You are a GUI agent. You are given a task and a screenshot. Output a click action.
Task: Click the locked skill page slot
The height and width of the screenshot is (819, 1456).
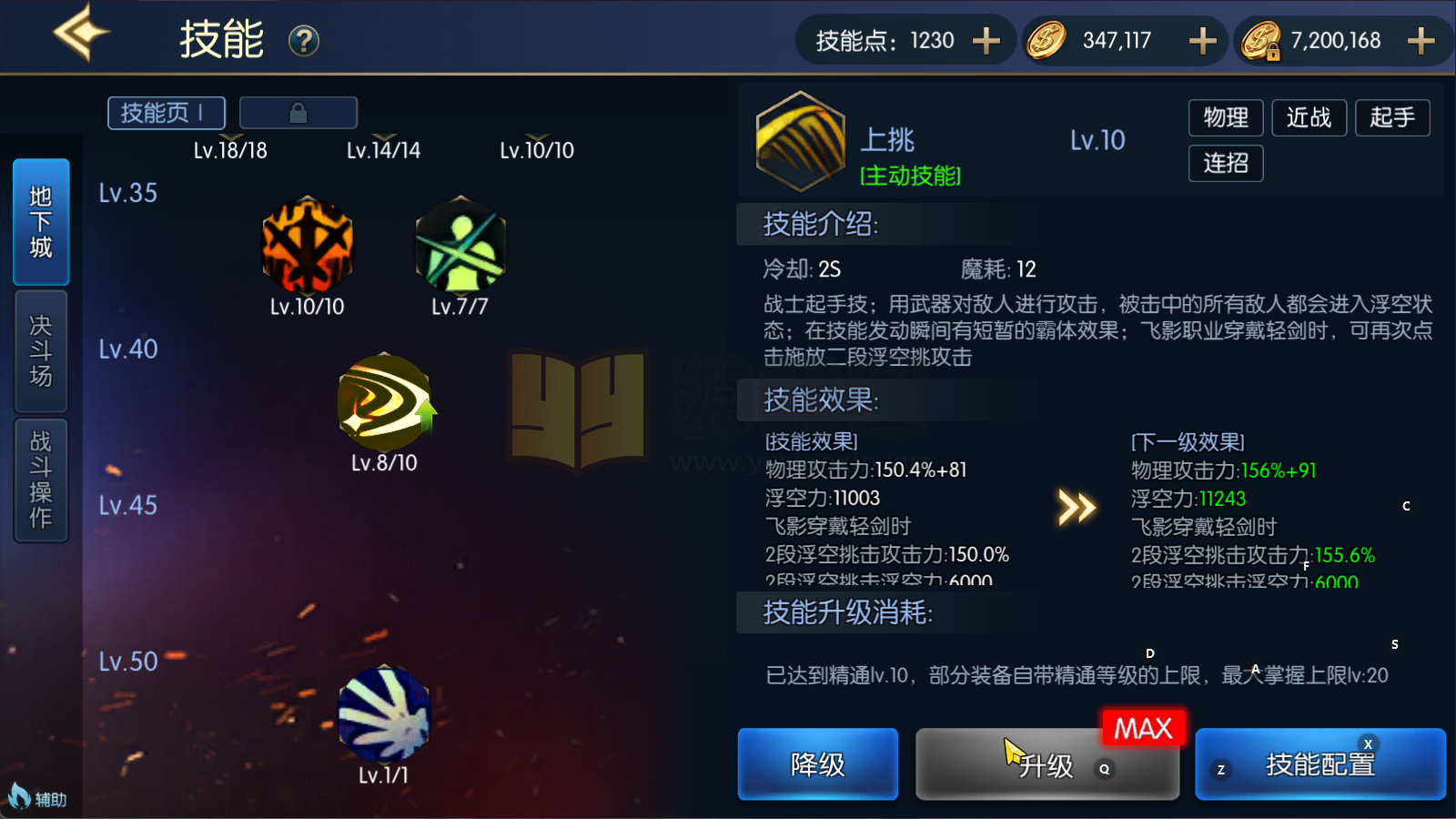coord(298,112)
